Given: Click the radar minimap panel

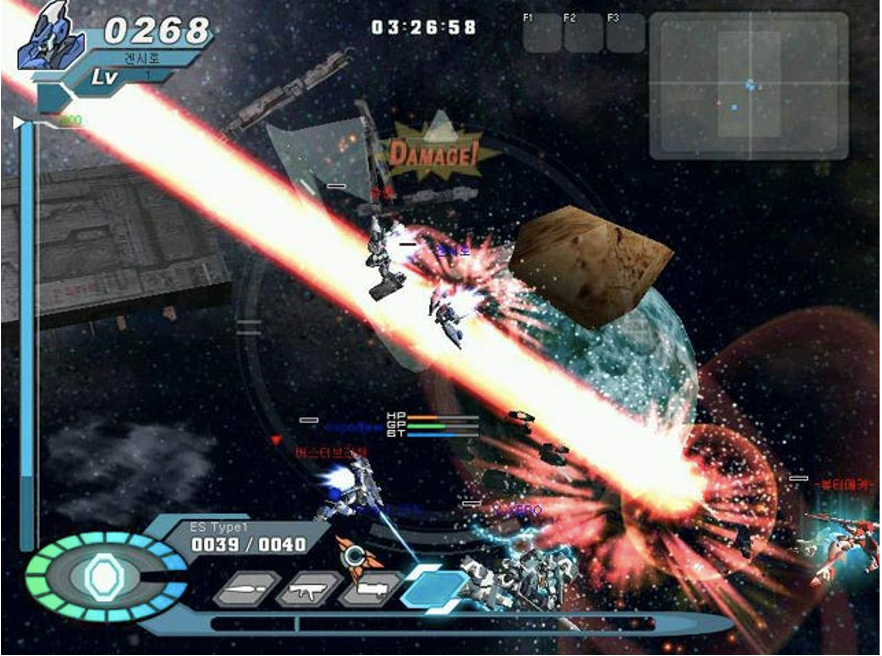Looking at the screenshot, I should (x=749, y=85).
